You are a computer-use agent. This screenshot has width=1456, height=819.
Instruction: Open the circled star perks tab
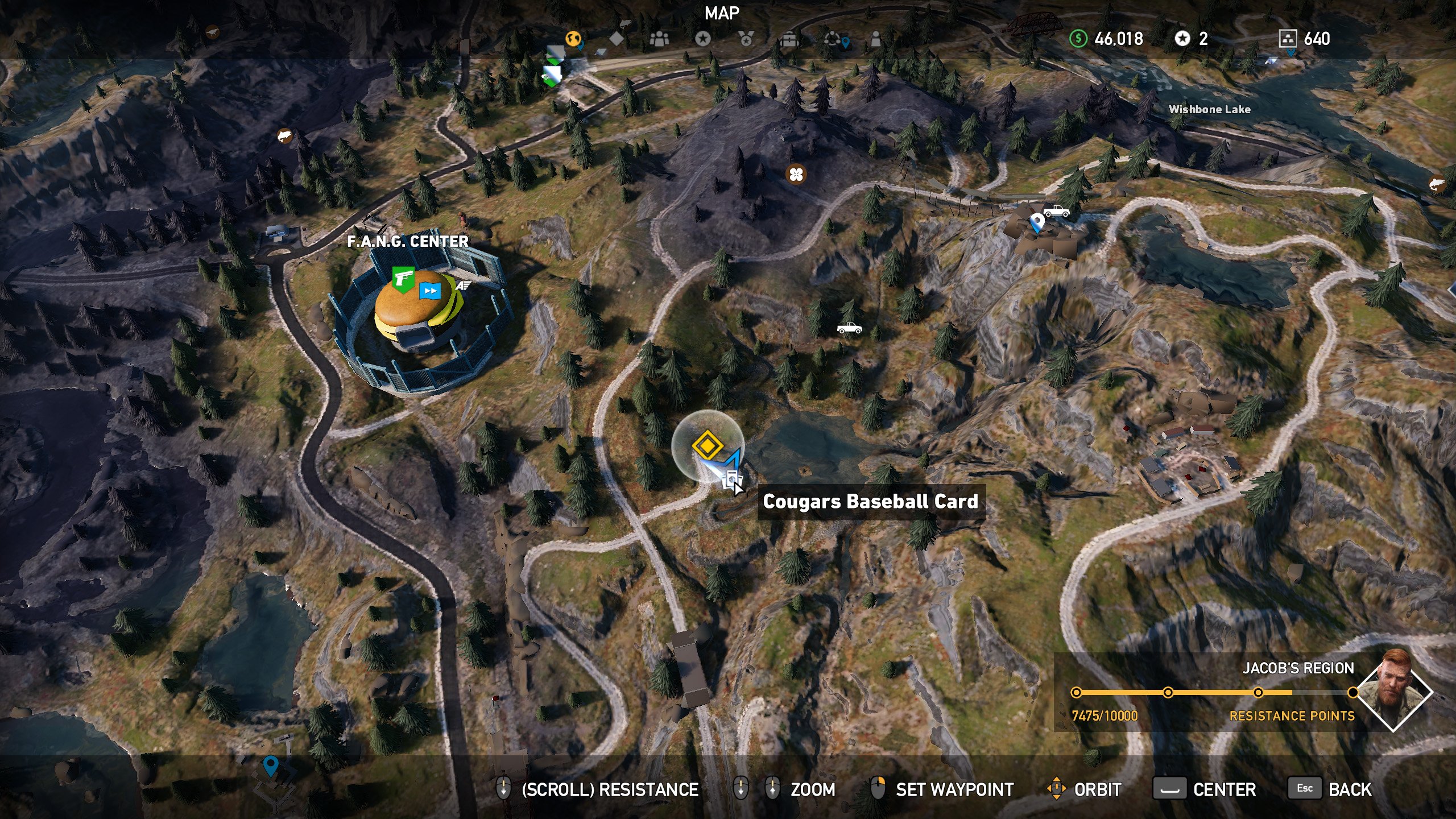[x=703, y=39]
